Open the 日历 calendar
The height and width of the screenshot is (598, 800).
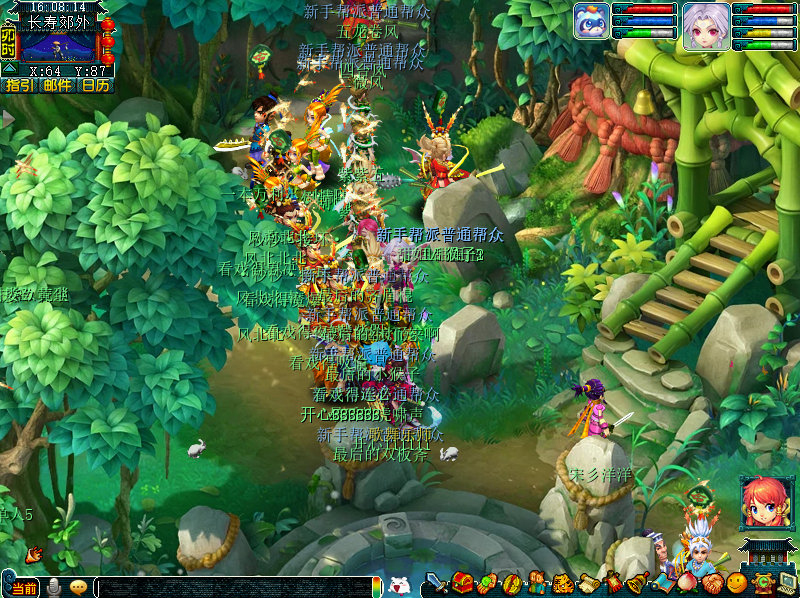pos(96,86)
